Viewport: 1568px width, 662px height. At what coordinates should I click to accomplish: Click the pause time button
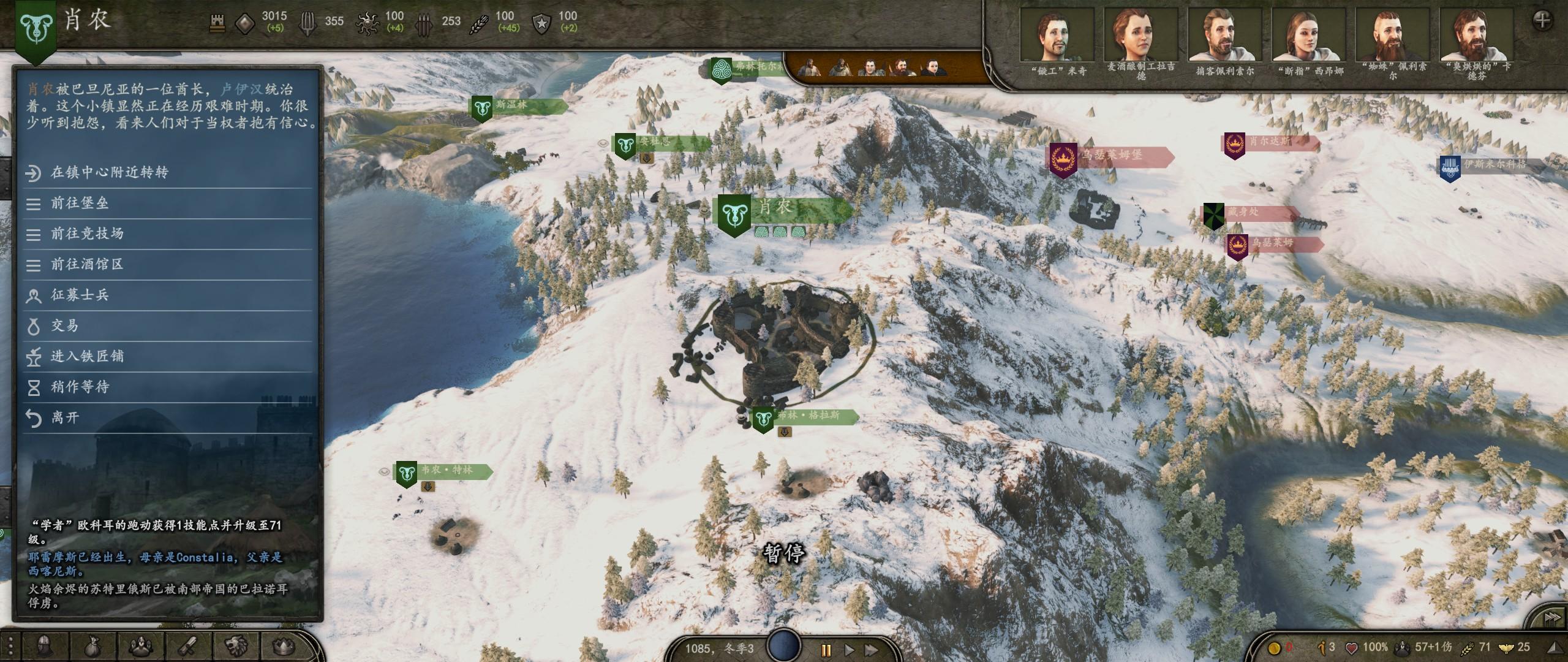(825, 649)
